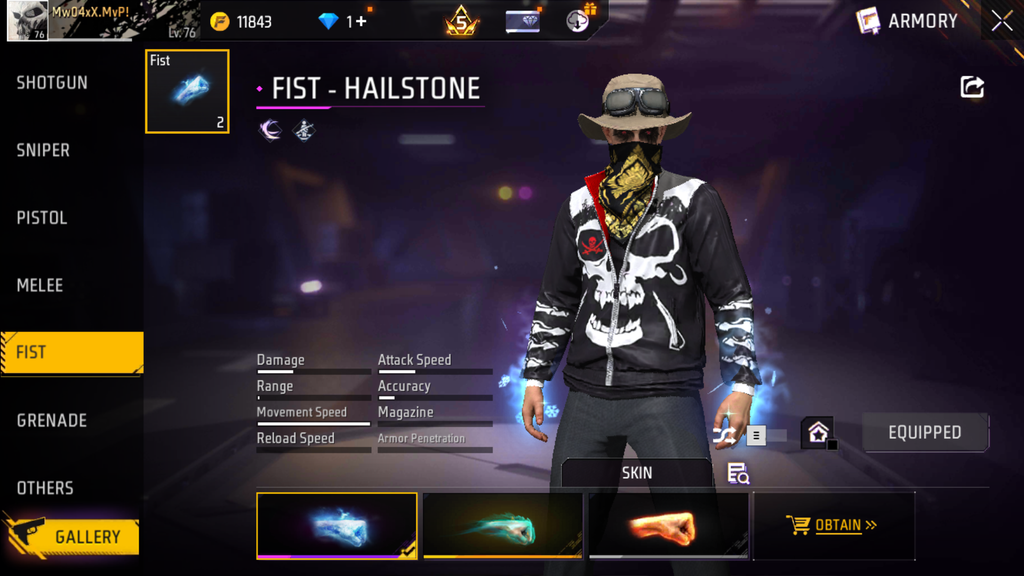Click the Equipped button
This screenshot has width=1024, height=576.
925,433
